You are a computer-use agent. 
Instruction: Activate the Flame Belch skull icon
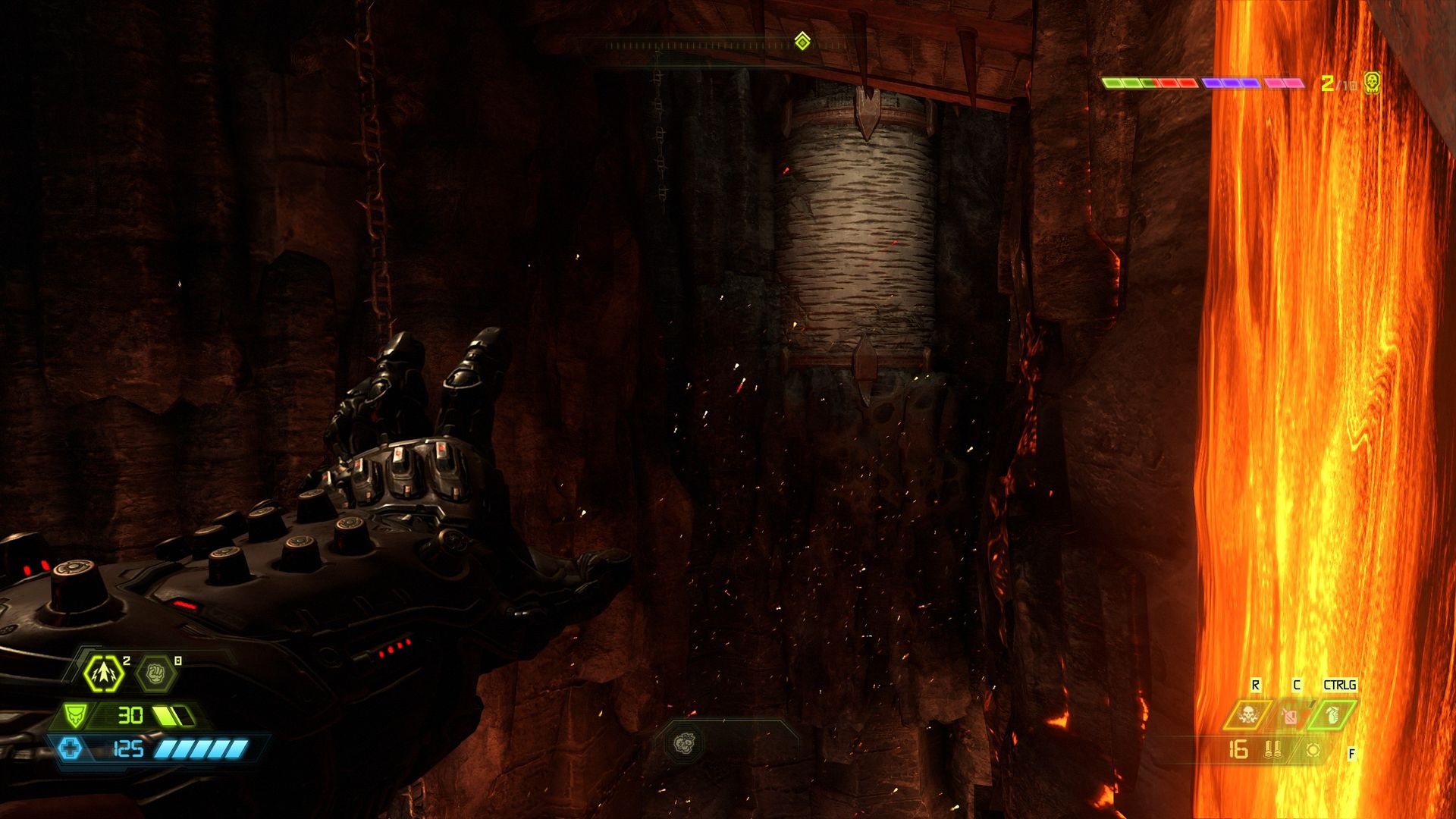1246,715
